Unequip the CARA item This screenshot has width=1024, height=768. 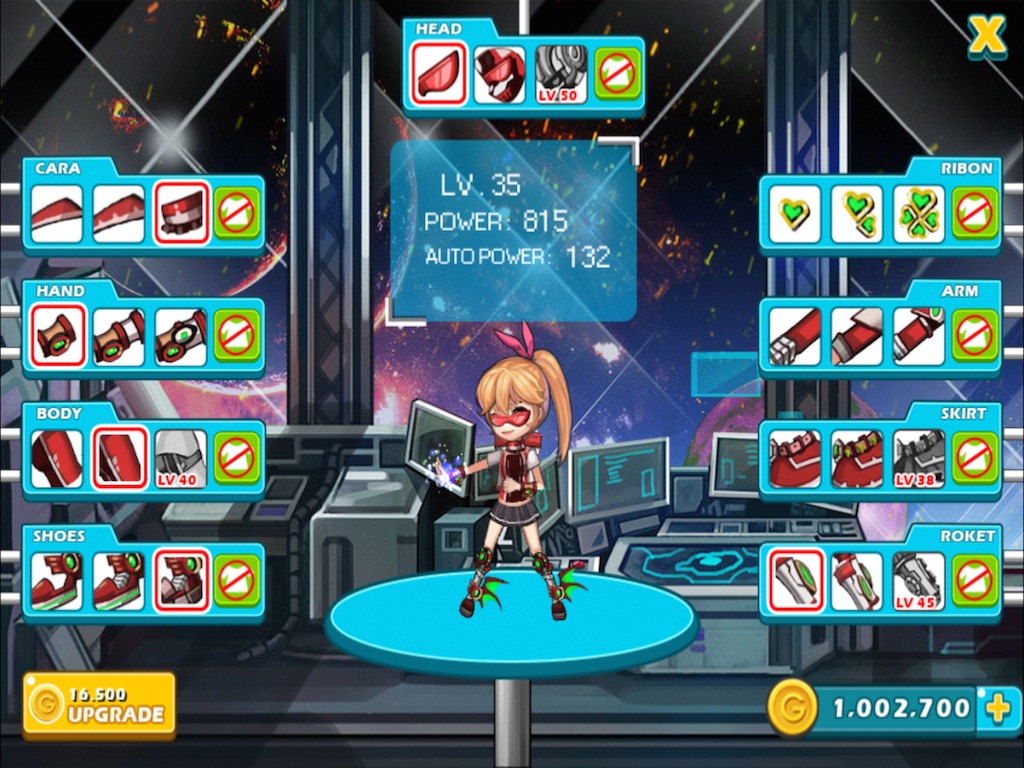237,214
